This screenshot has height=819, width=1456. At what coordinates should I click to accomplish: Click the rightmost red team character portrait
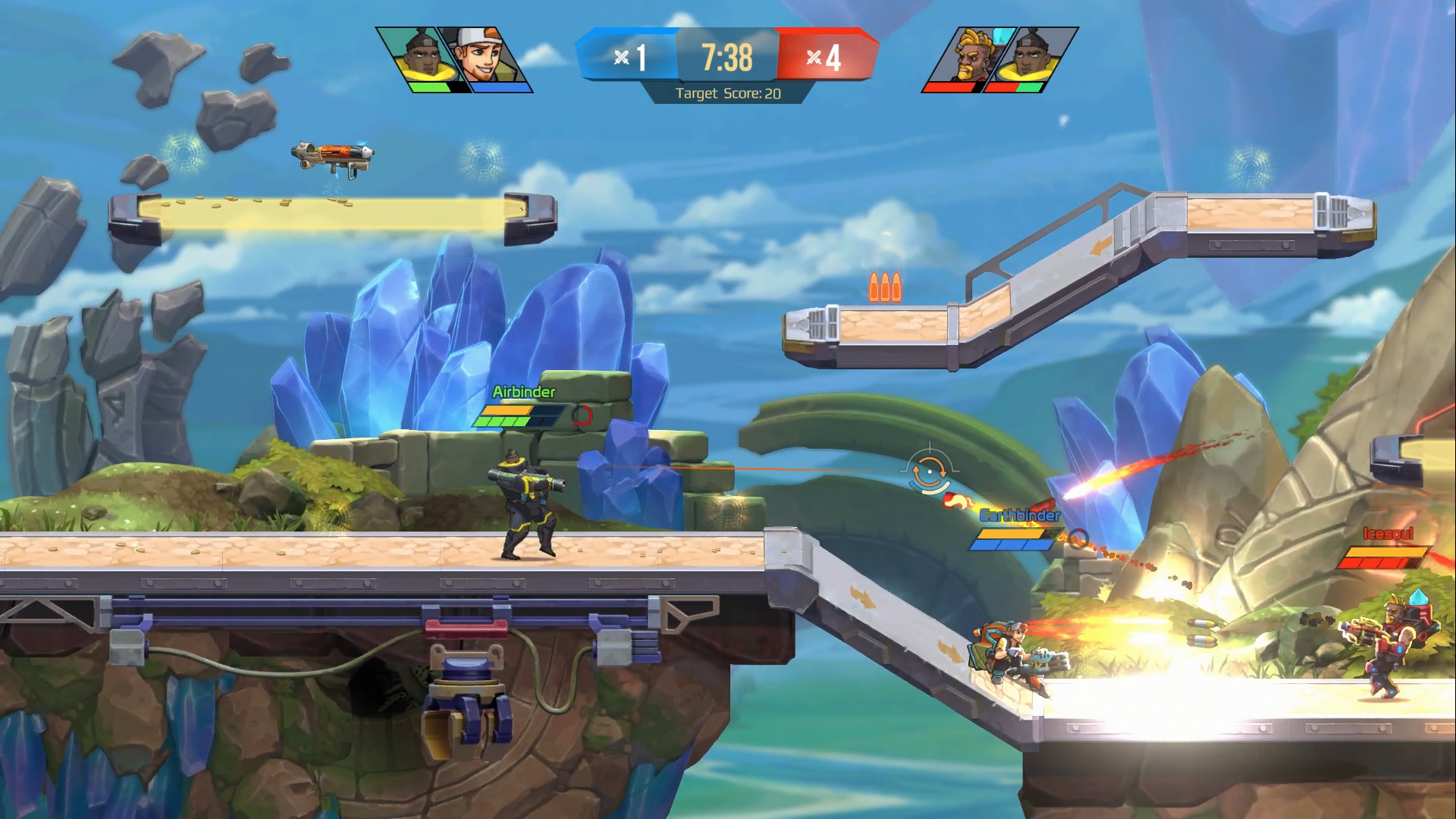(x=1030, y=55)
